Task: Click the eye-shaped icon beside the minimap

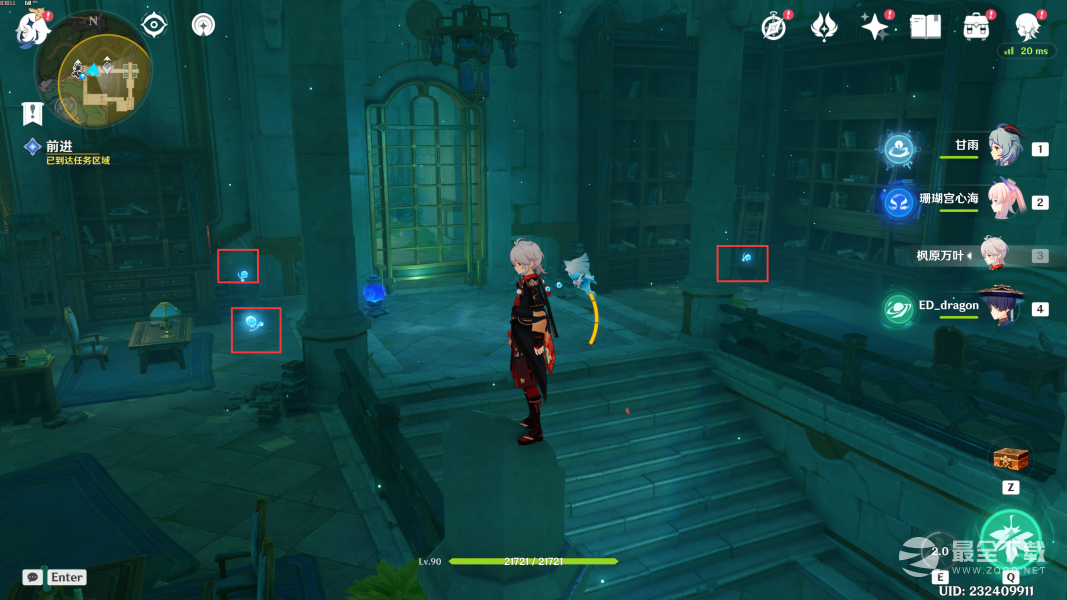Action: [154, 25]
